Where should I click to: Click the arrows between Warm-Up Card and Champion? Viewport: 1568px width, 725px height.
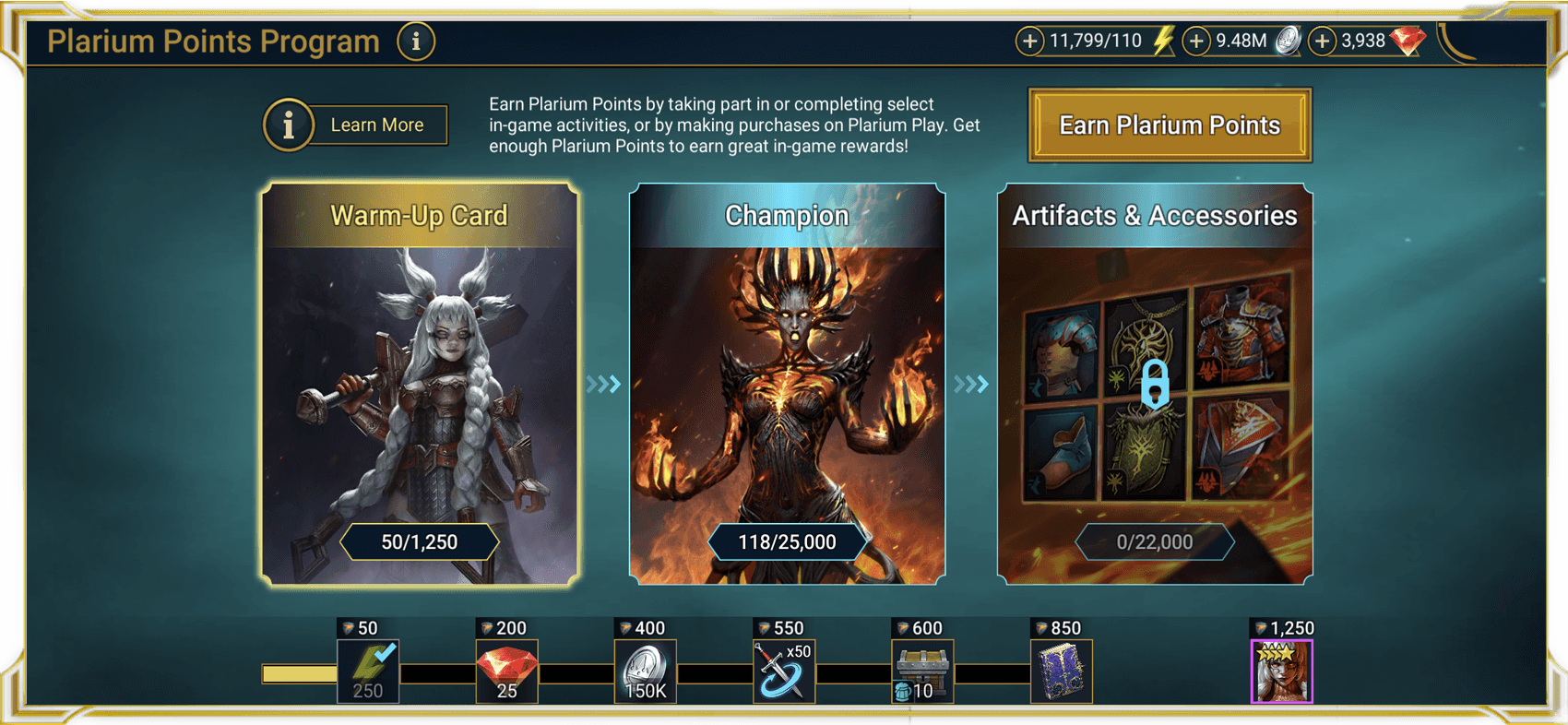(x=601, y=384)
